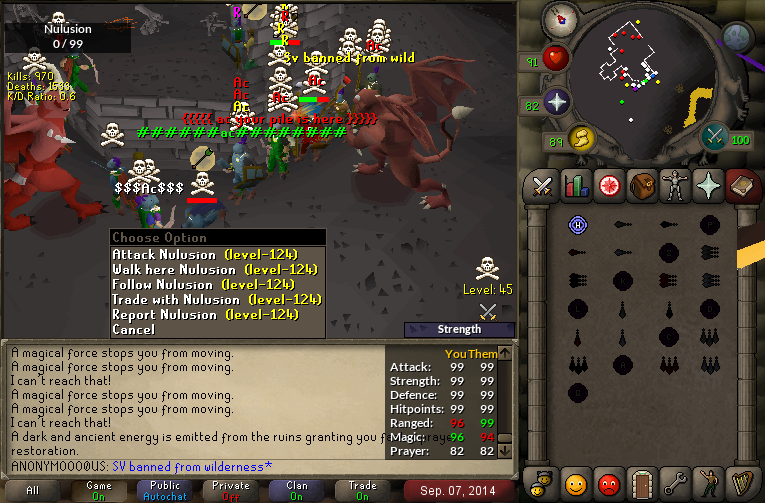The image size is (765, 503).
Task: Select Trade with Nulusion option
Action: 217,299
